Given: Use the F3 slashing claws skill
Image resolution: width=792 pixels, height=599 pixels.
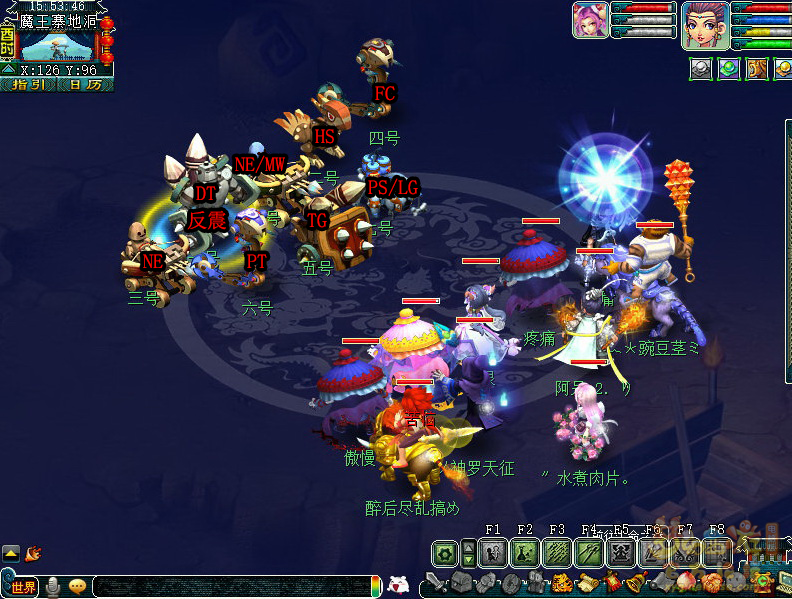Looking at the screenshot, I should [557, 553].
